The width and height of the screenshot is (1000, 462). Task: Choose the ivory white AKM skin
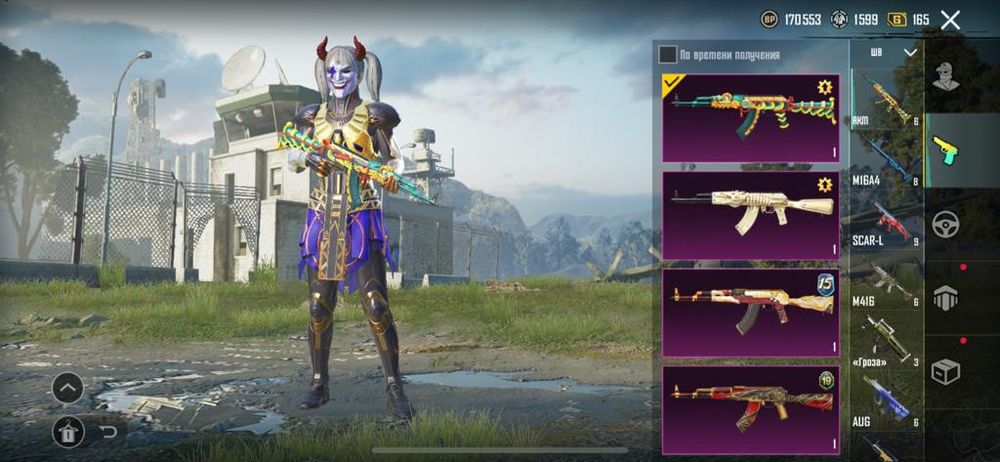(751, 215)
